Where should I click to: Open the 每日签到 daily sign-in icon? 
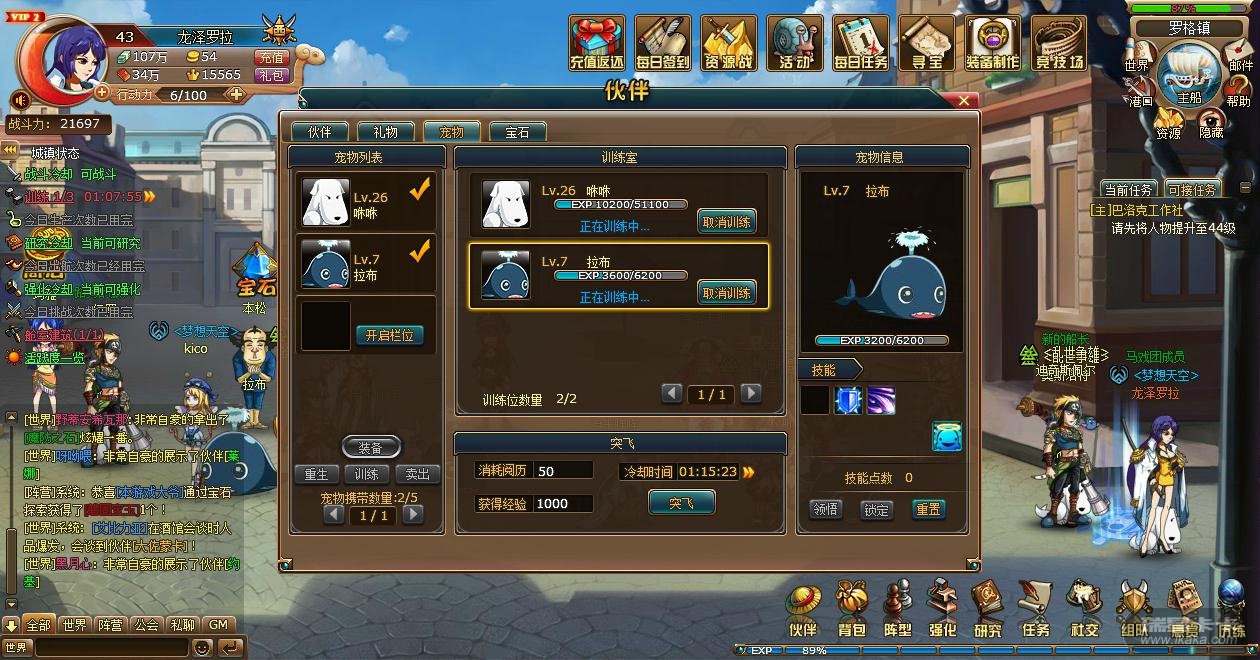[x=662, y=44]
